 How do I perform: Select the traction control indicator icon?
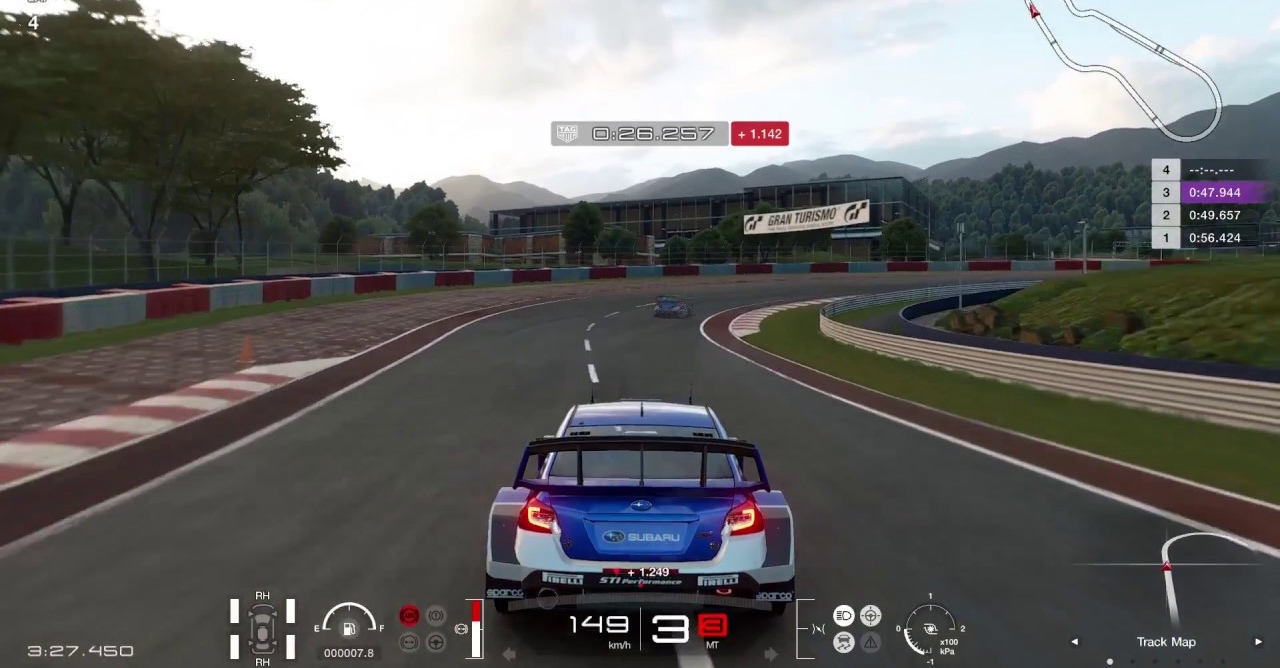tap(844, 642)
